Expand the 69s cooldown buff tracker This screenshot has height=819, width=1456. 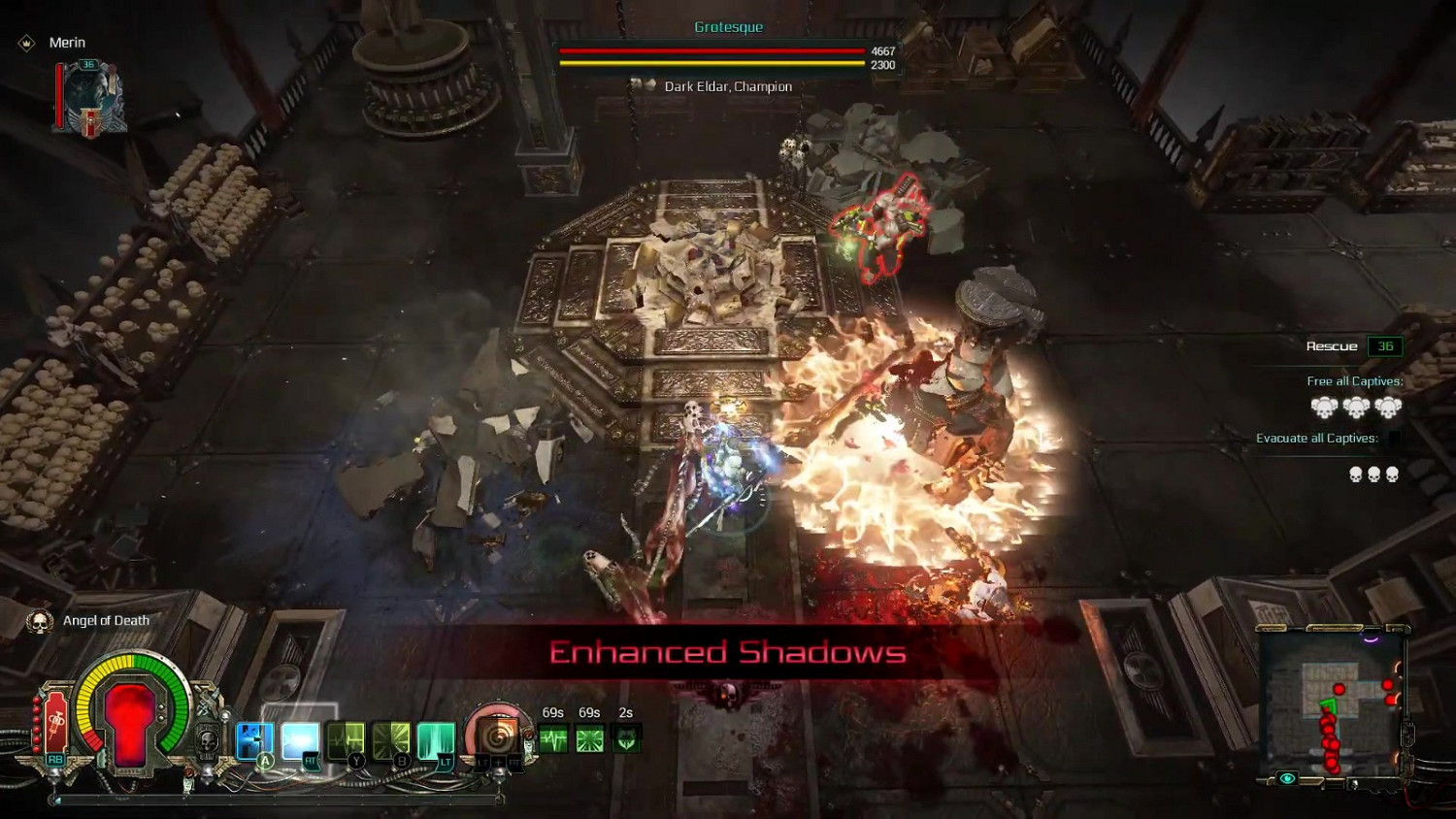553,738
